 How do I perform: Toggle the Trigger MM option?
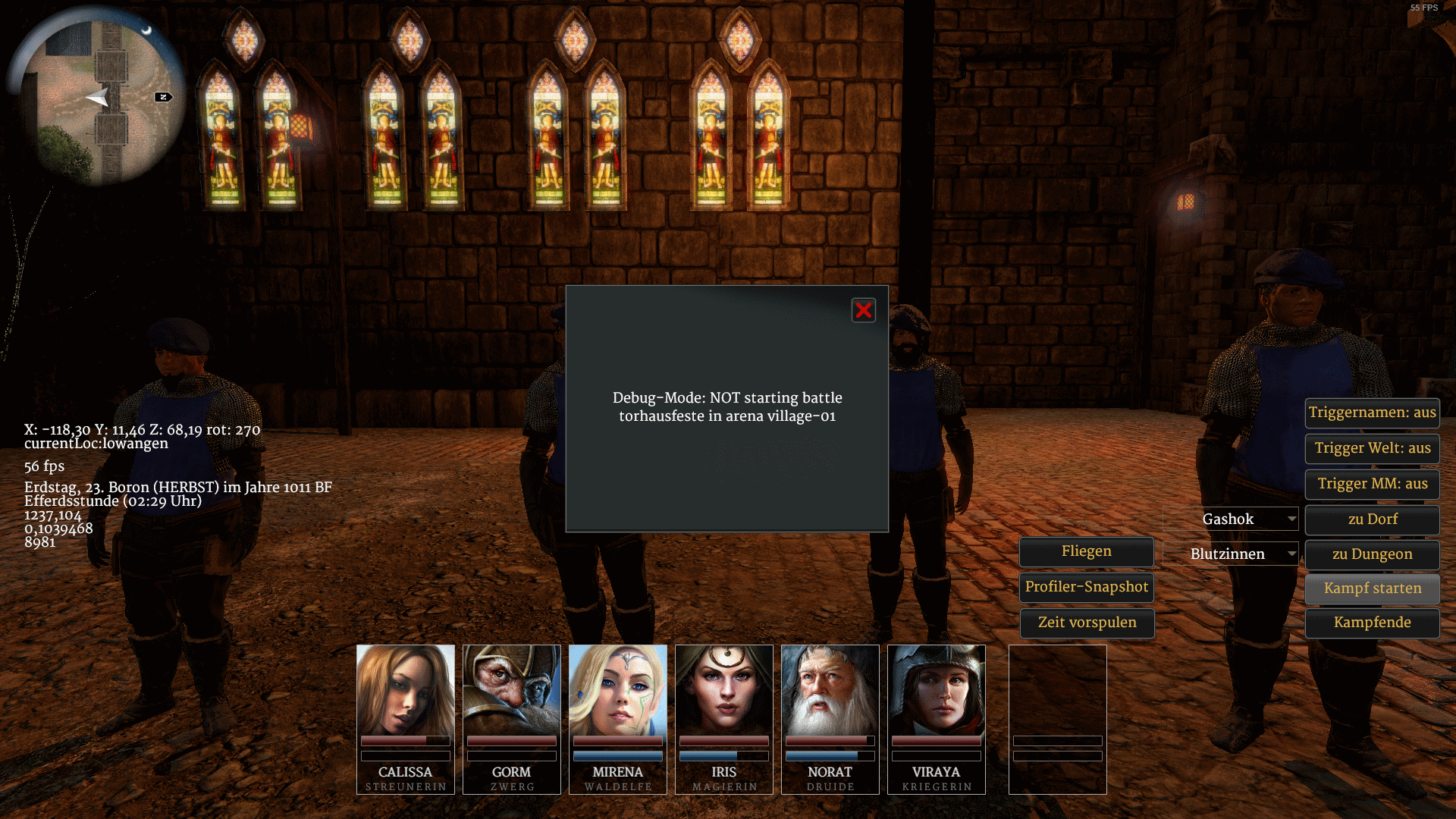[x=1372, y=484]
